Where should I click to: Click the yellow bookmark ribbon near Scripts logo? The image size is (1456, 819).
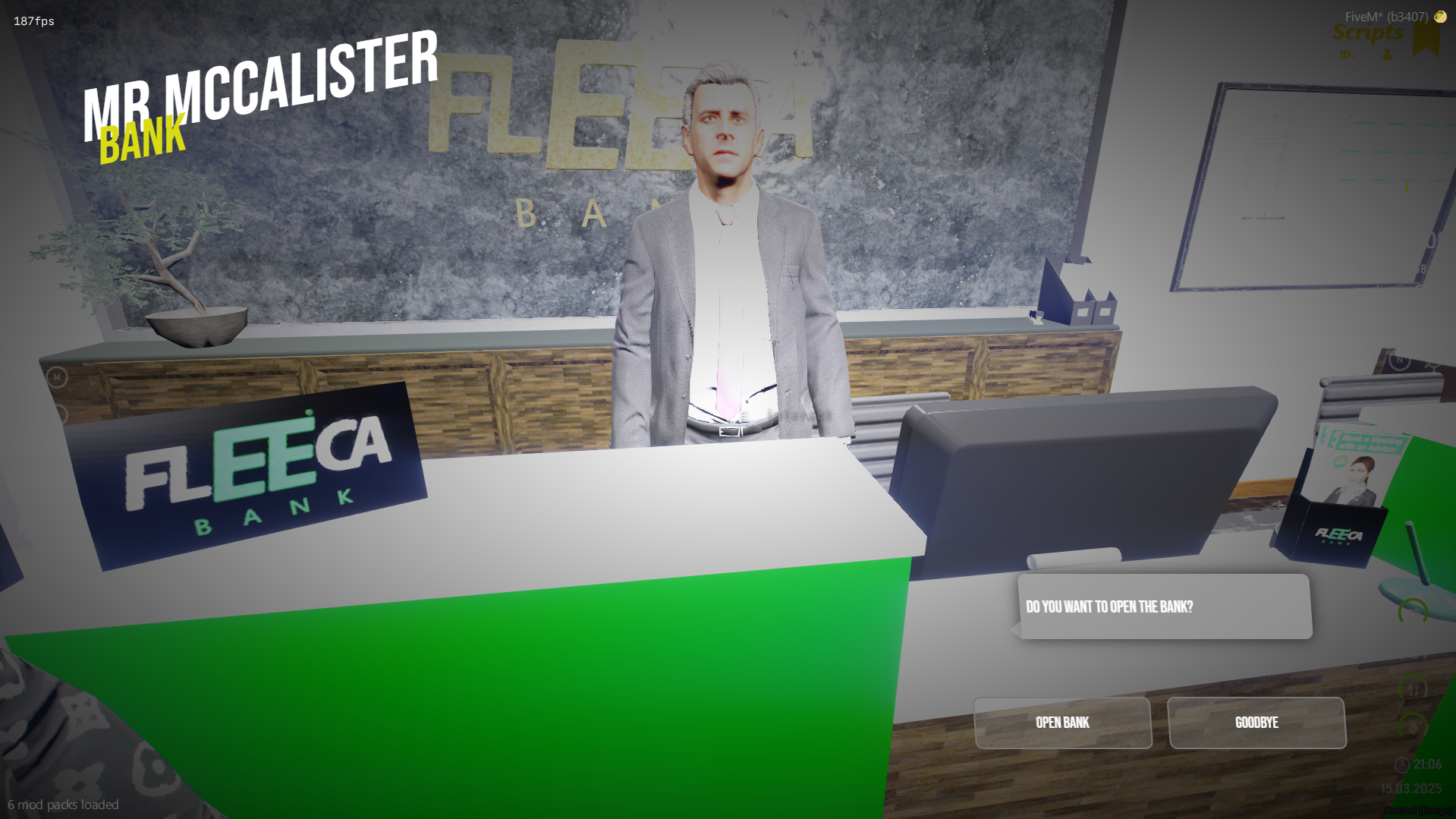pyautogui.click(x=1426, y=39)
